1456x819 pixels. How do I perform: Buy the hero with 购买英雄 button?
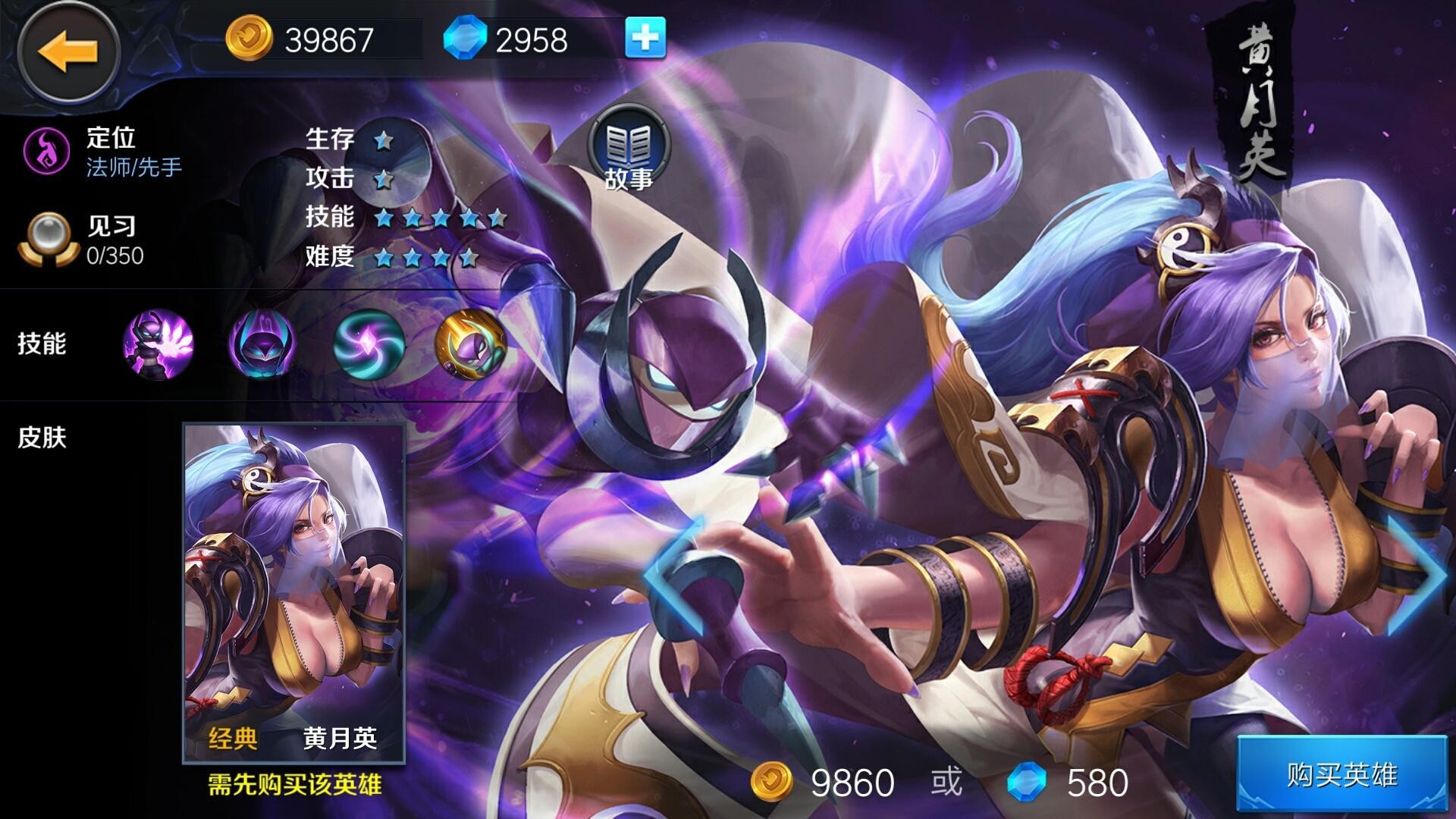pos(1341,775)
